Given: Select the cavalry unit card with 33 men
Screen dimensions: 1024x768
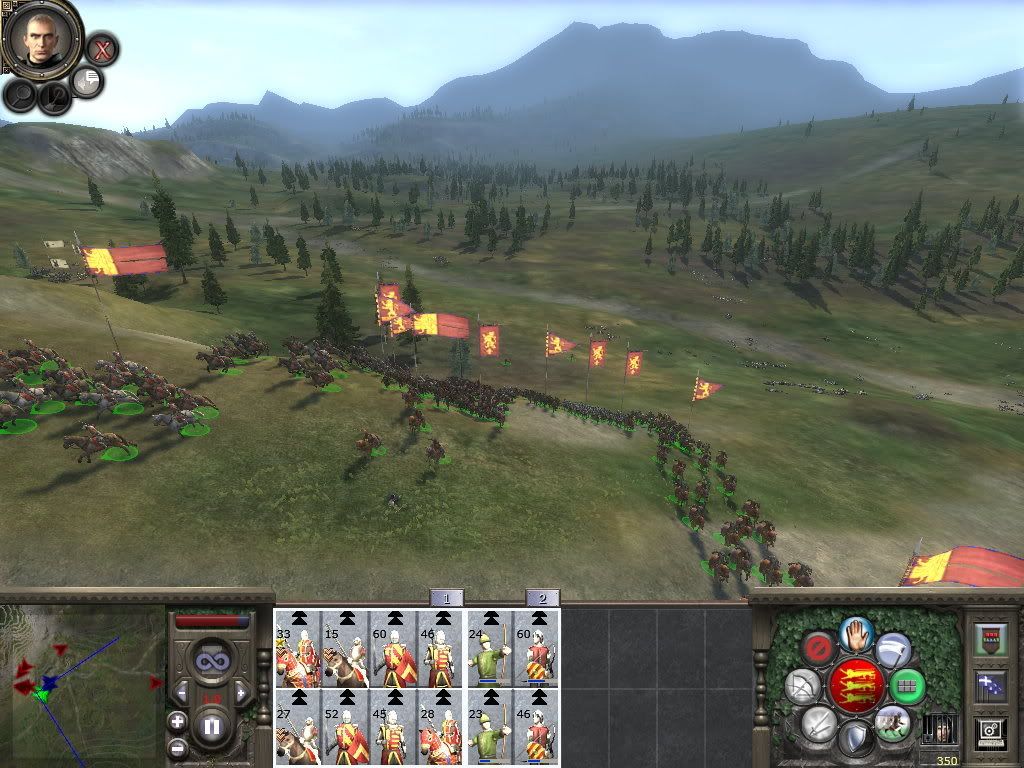Looking at the screenshot, I should pyautogui.click(x=297, y=650).
